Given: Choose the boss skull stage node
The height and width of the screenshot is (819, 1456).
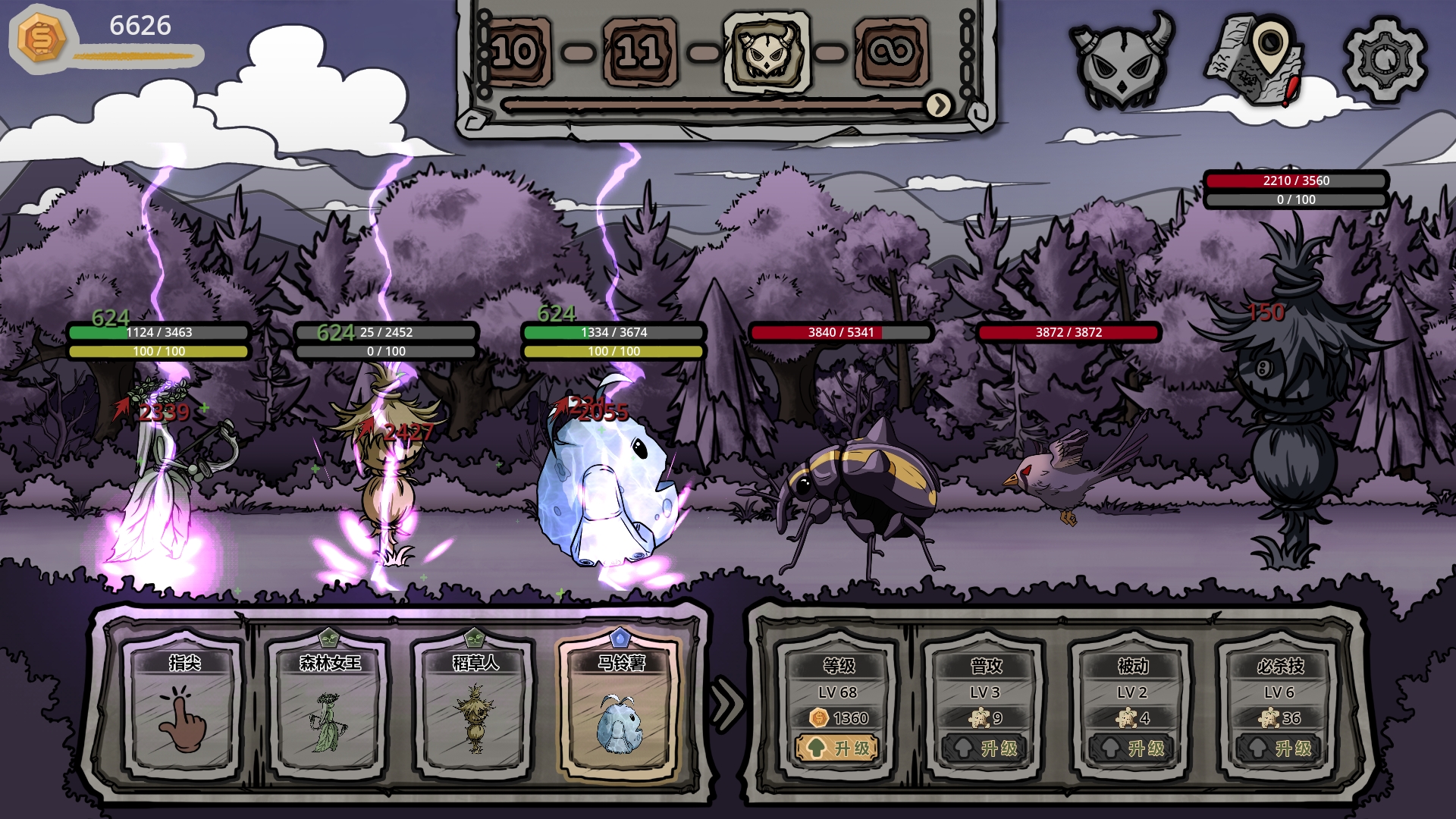Looking at the screenshot, I should [767, 52].
